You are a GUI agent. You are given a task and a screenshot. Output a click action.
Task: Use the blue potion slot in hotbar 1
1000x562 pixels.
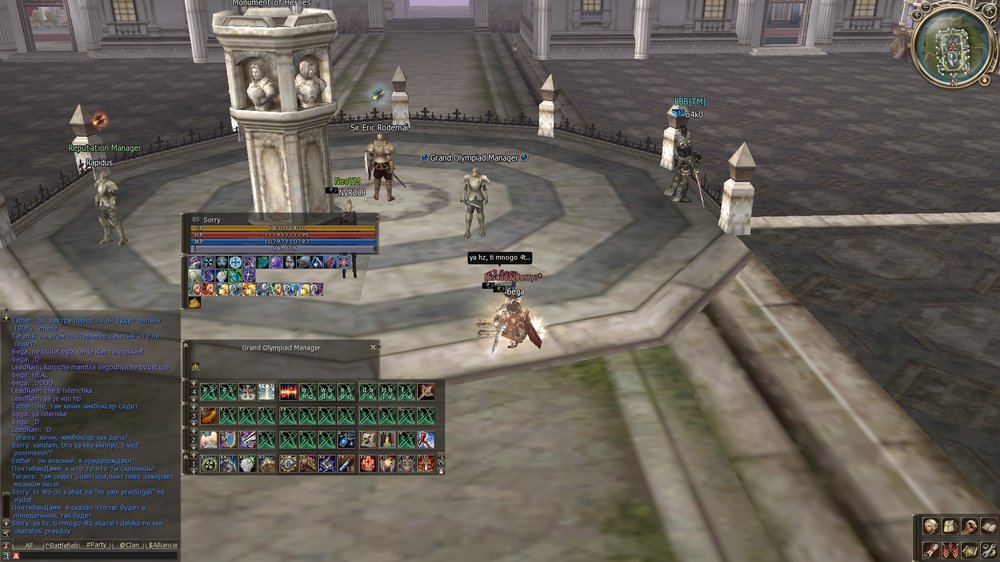click(x=347, y=463)
